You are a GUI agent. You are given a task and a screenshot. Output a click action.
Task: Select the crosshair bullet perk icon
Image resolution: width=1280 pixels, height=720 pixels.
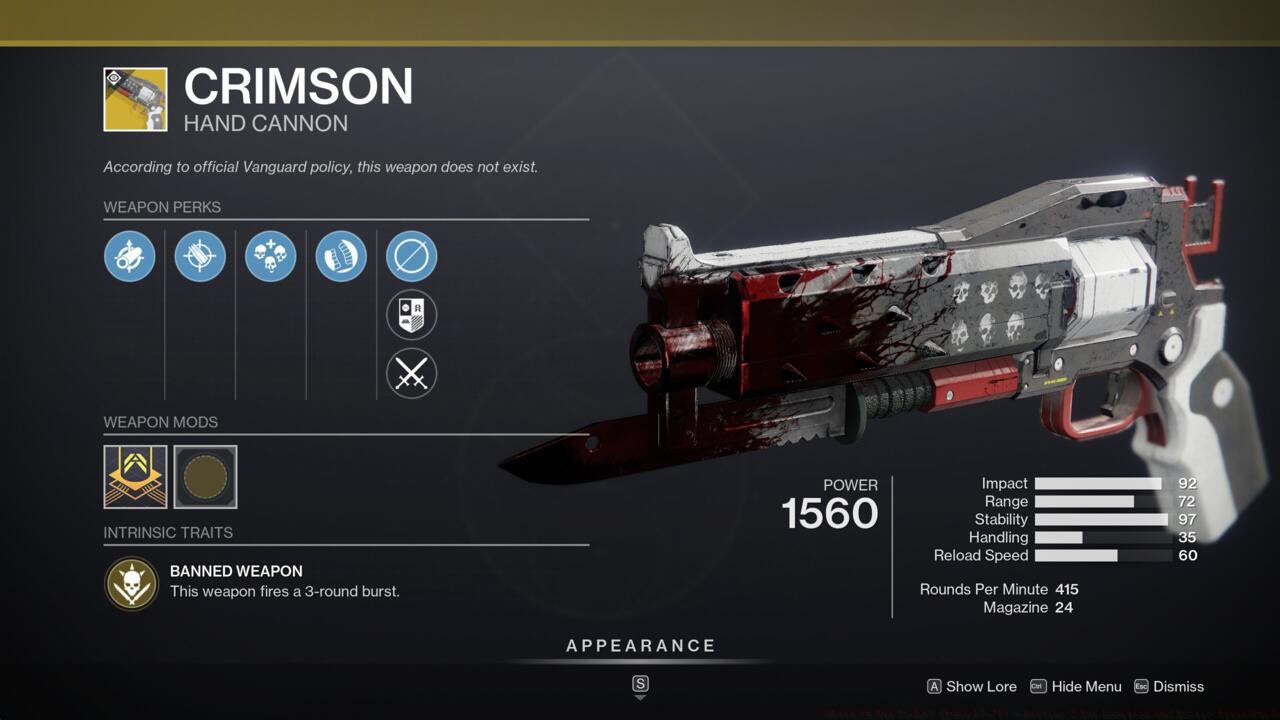tap(200, 256)
